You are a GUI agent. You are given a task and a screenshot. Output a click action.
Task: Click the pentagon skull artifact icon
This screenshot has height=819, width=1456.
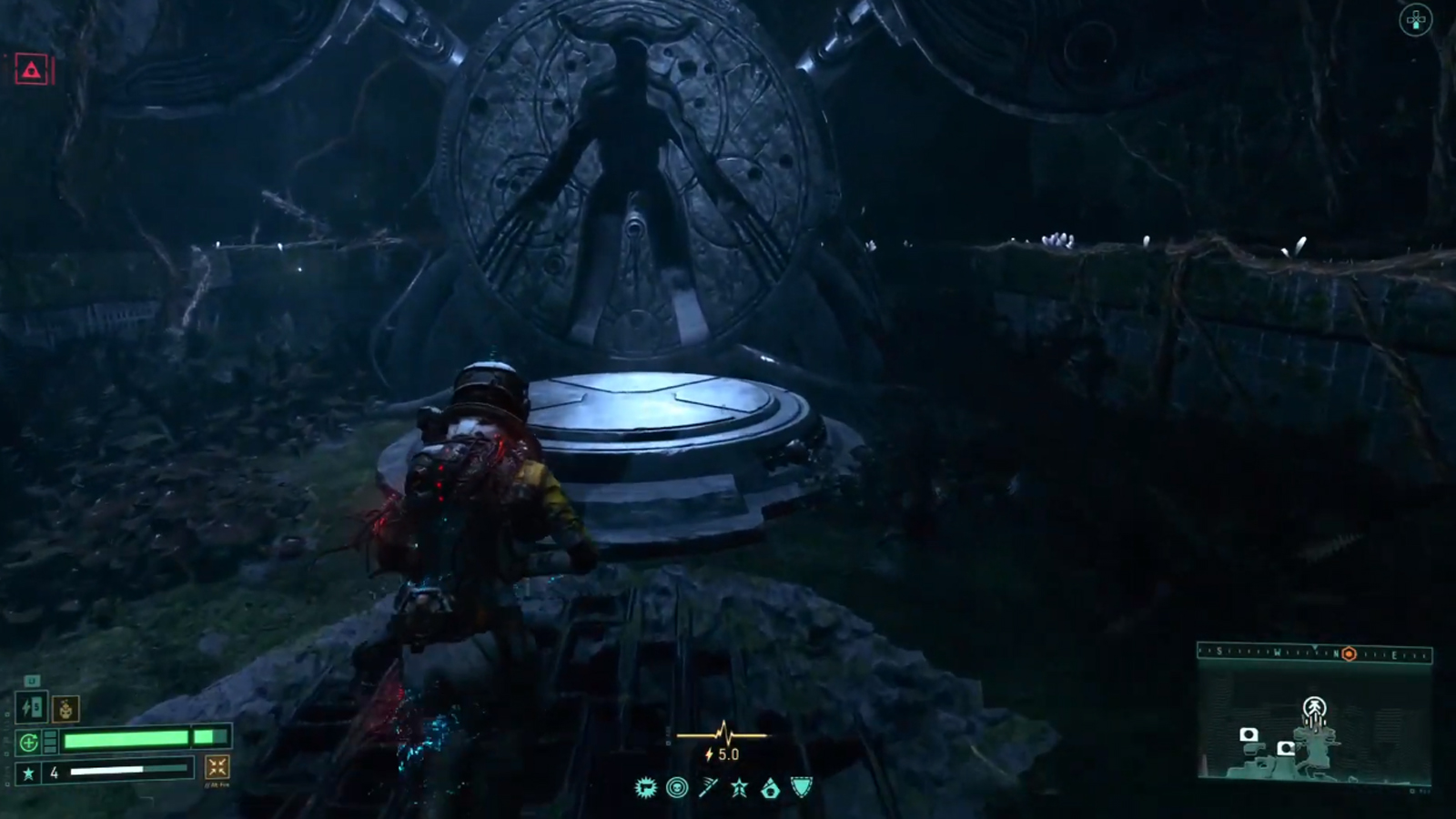click(x=770, y=788)
